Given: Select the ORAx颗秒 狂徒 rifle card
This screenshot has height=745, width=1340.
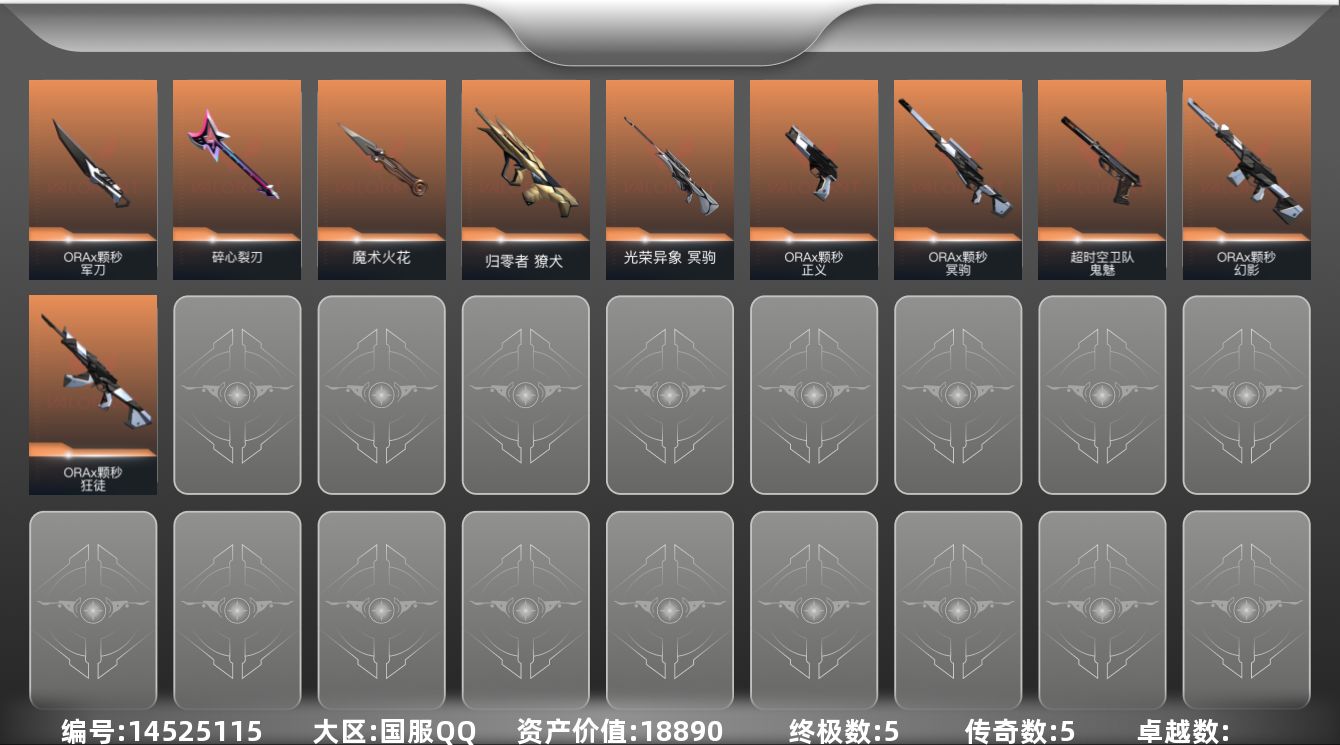Looking at the screenshot, I should point(93,395).
